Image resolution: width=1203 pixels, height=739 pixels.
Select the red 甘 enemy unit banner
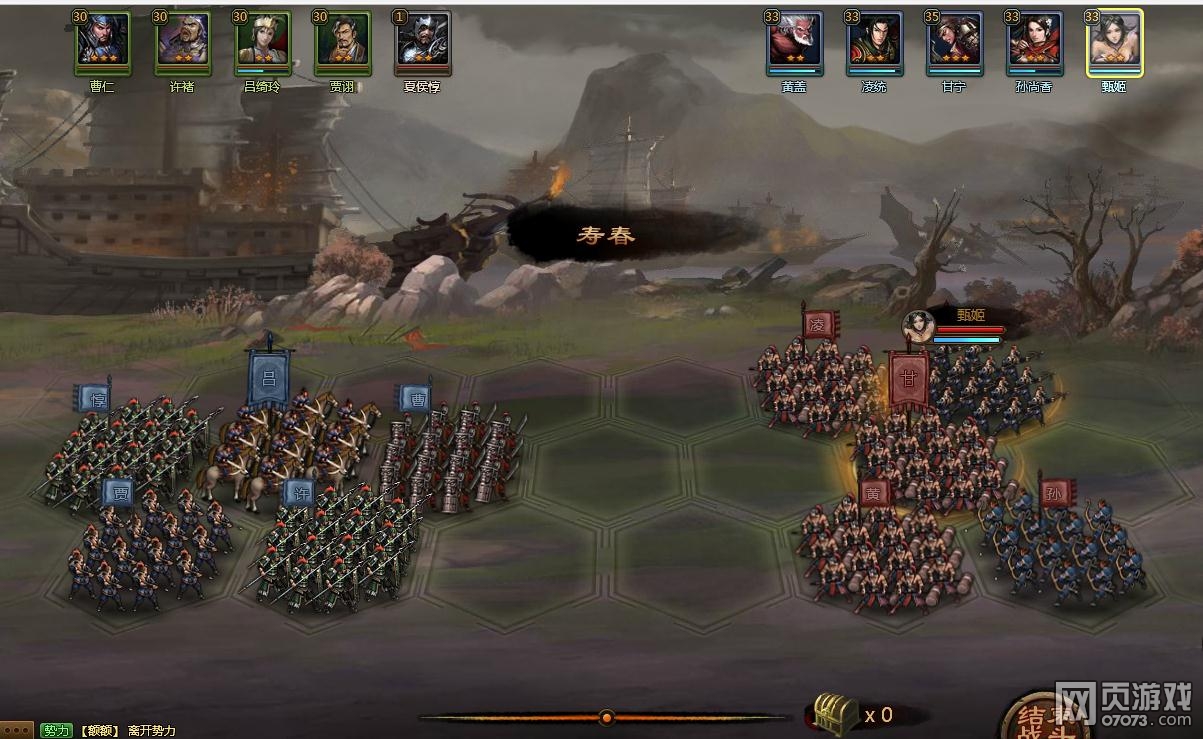pyautogui.click(x=908, y=380)
